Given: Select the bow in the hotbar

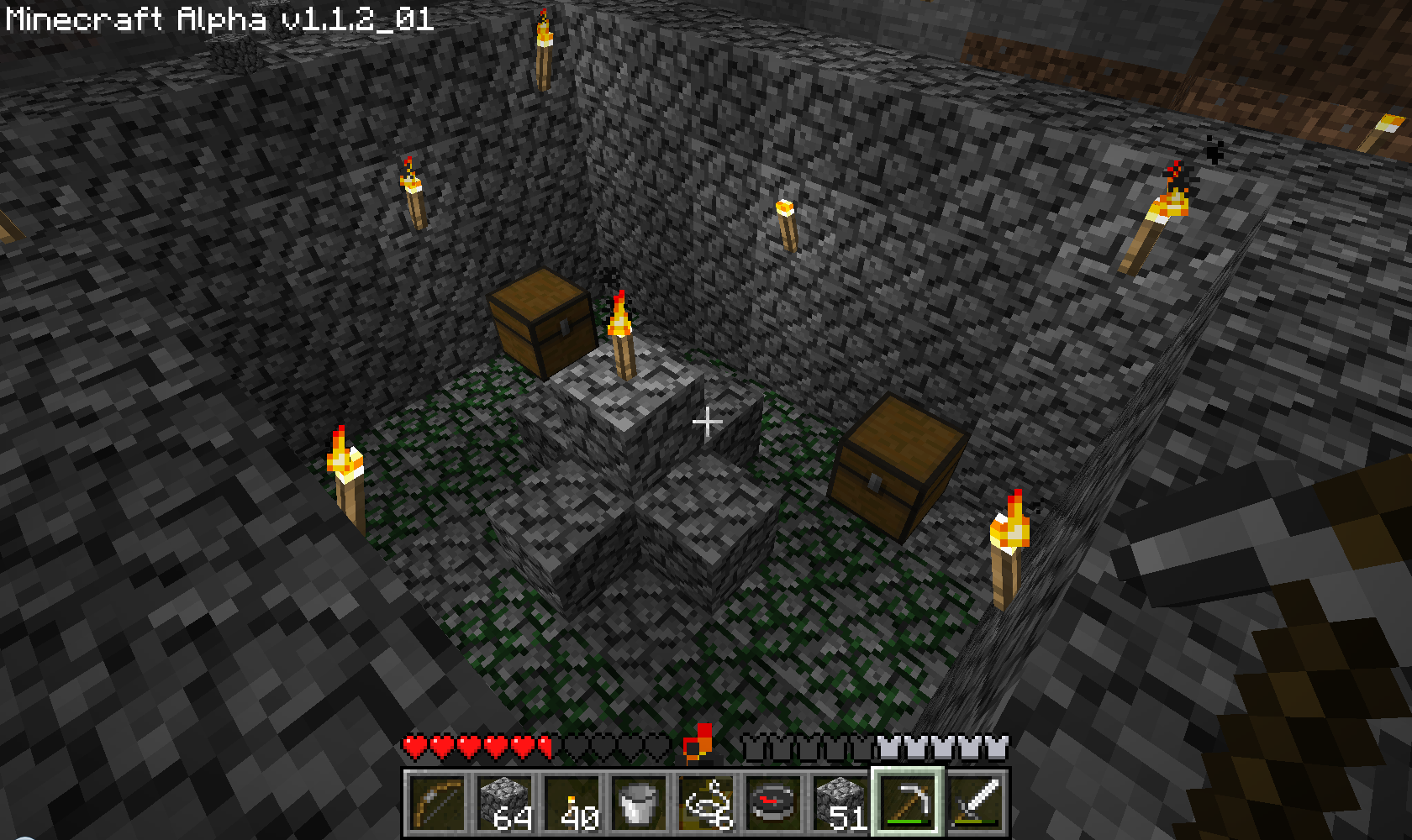Looking at the screenshot, I should [x=437, y=804].
